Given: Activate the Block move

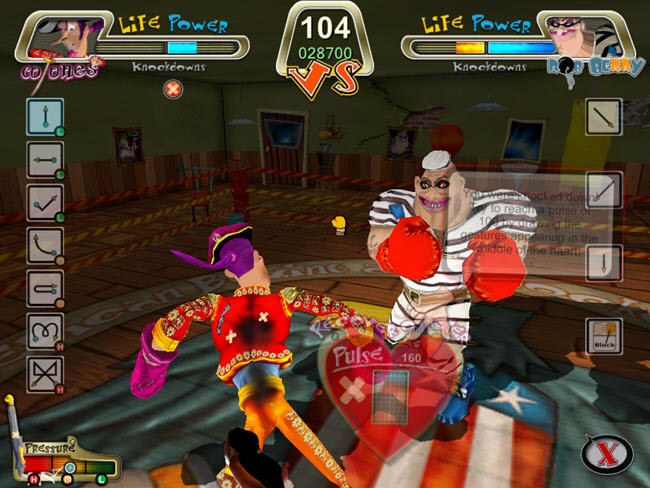Looking at the screenshot, I should (x=604, y=338).
